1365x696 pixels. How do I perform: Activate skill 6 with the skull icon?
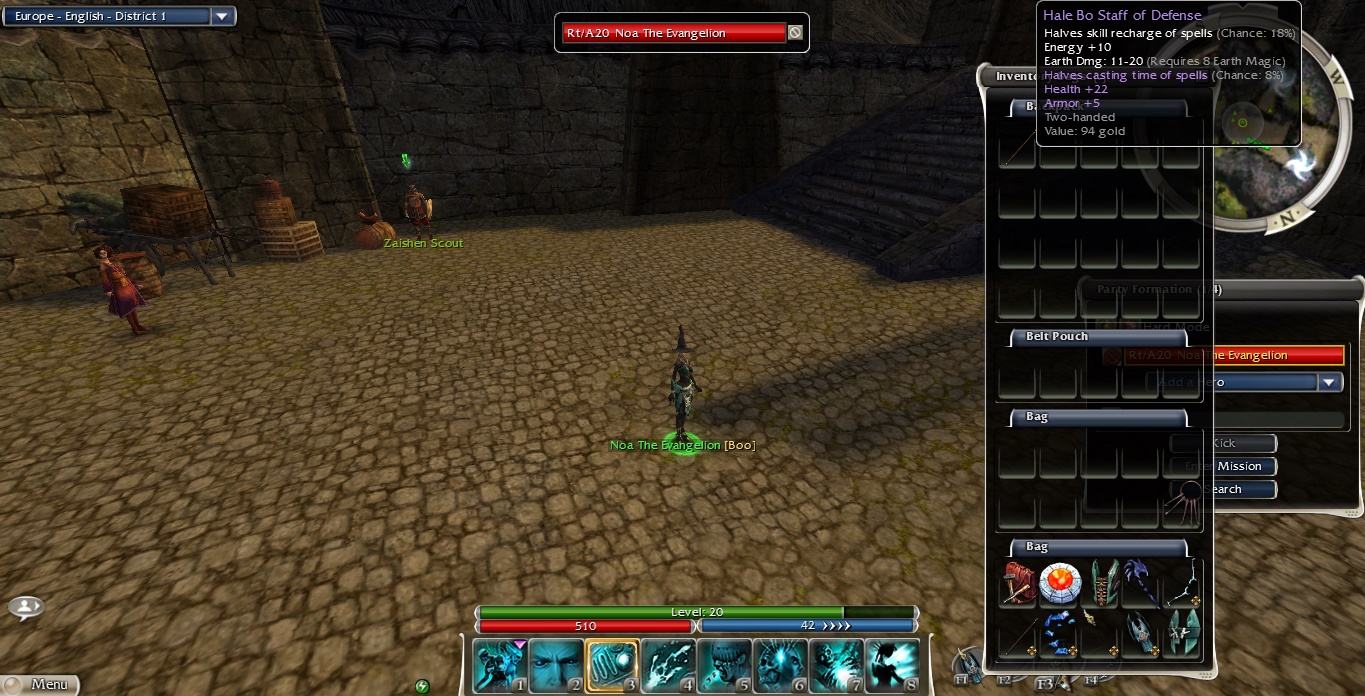coord(779,666)
